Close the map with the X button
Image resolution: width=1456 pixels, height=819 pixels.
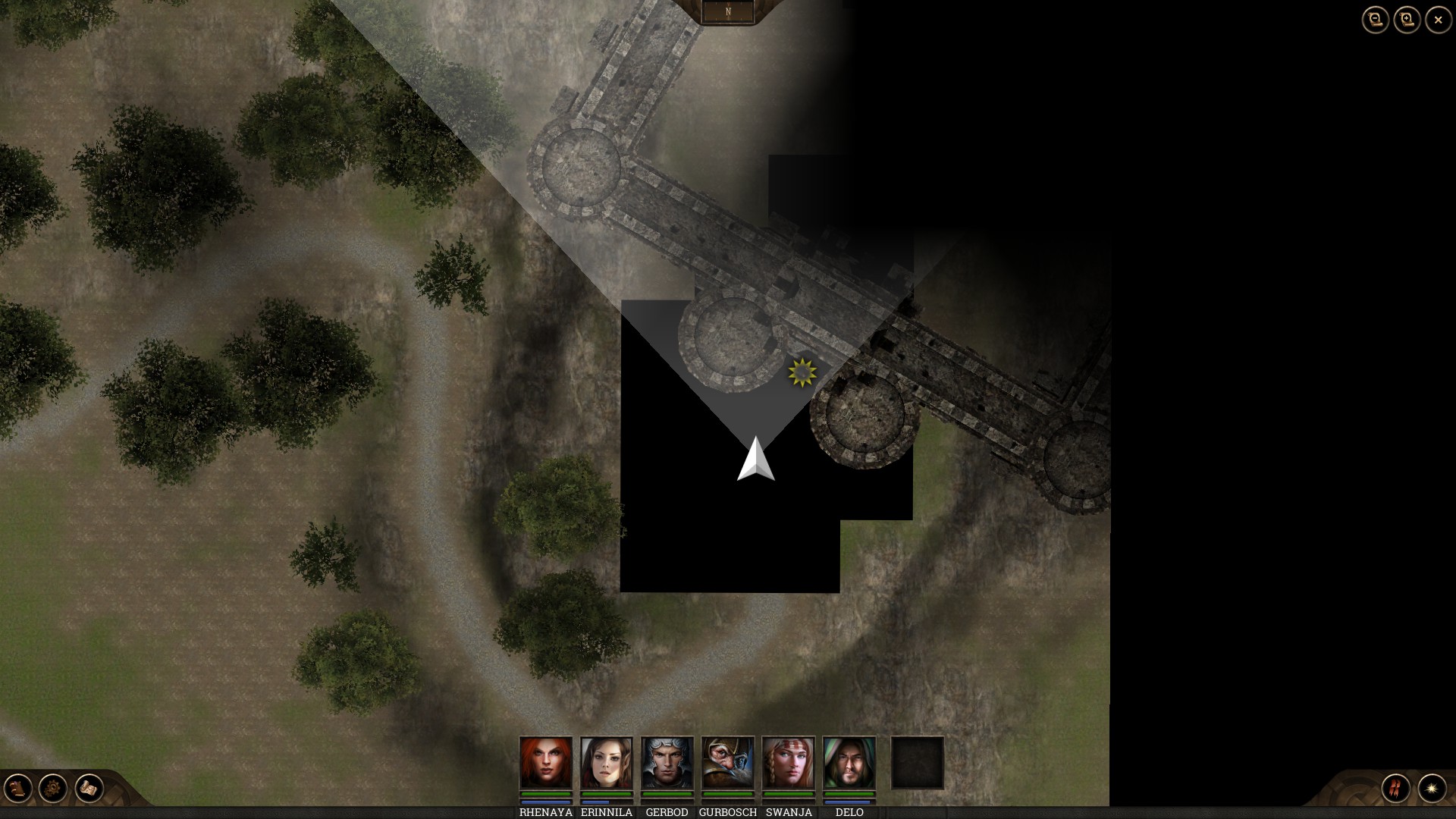point(1439,20)
